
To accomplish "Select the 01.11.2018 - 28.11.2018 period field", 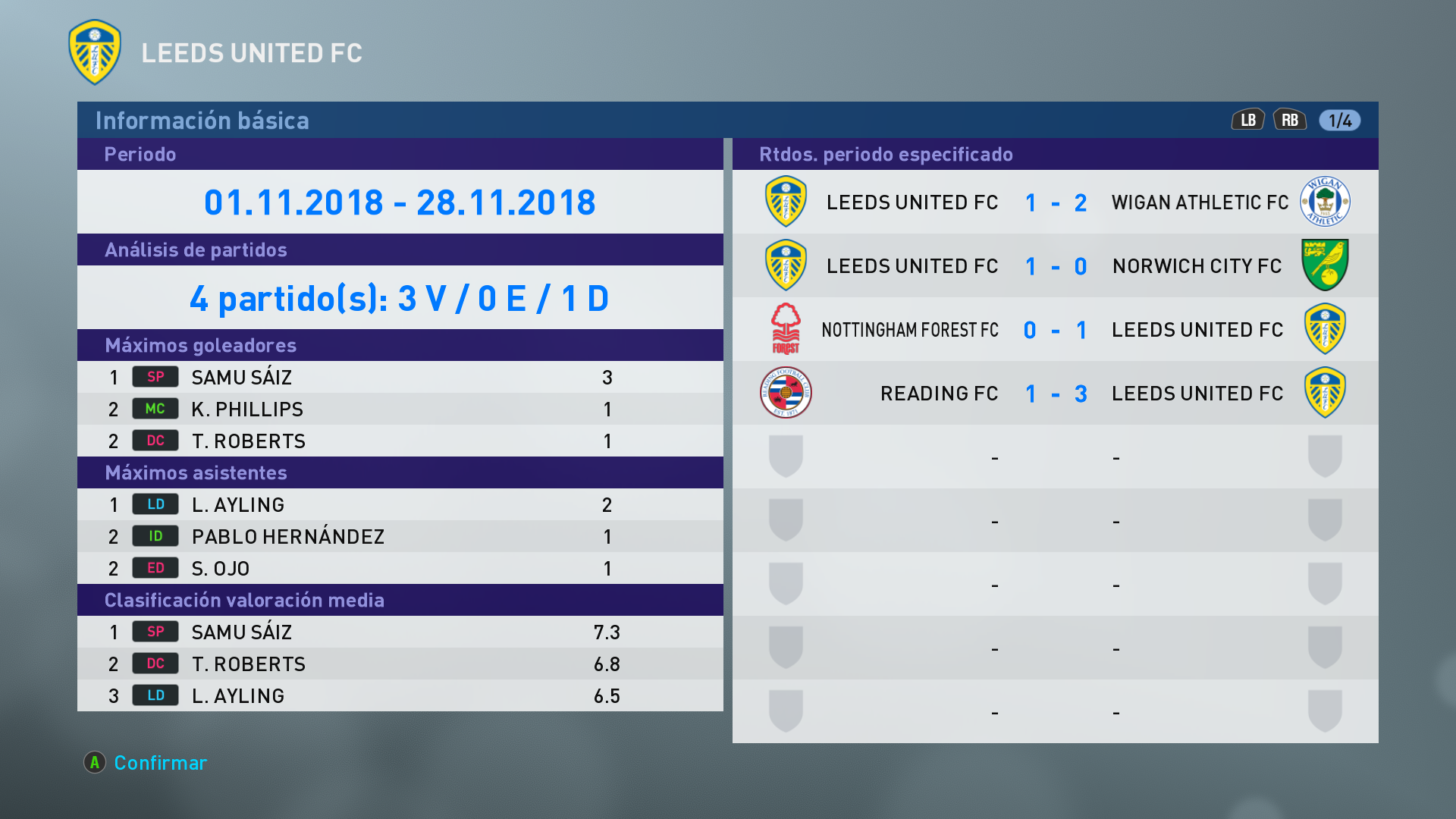I will tap(400, 202).
